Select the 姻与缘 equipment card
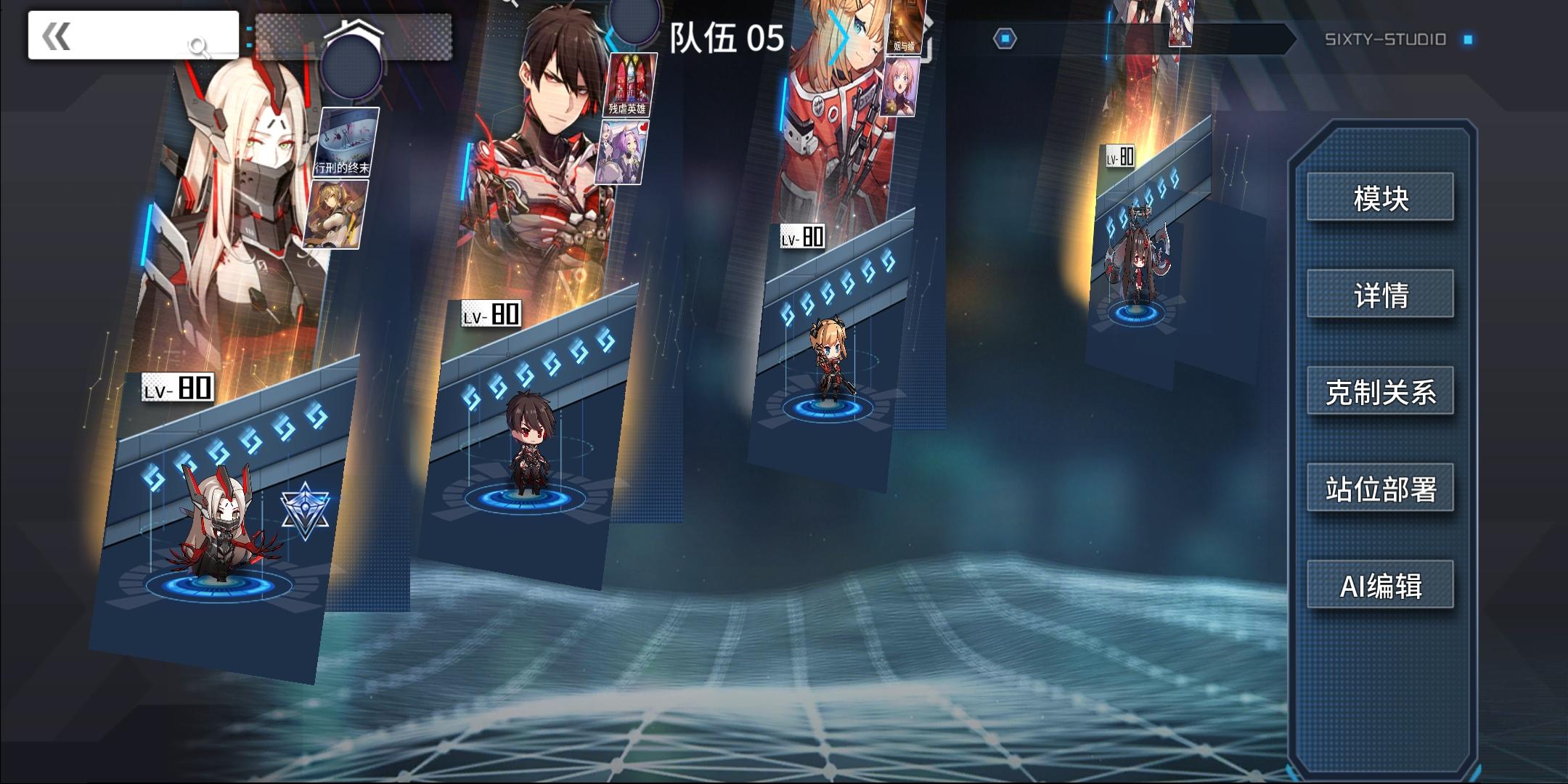This screenshot has height=784, width=1568. [905, 28]
